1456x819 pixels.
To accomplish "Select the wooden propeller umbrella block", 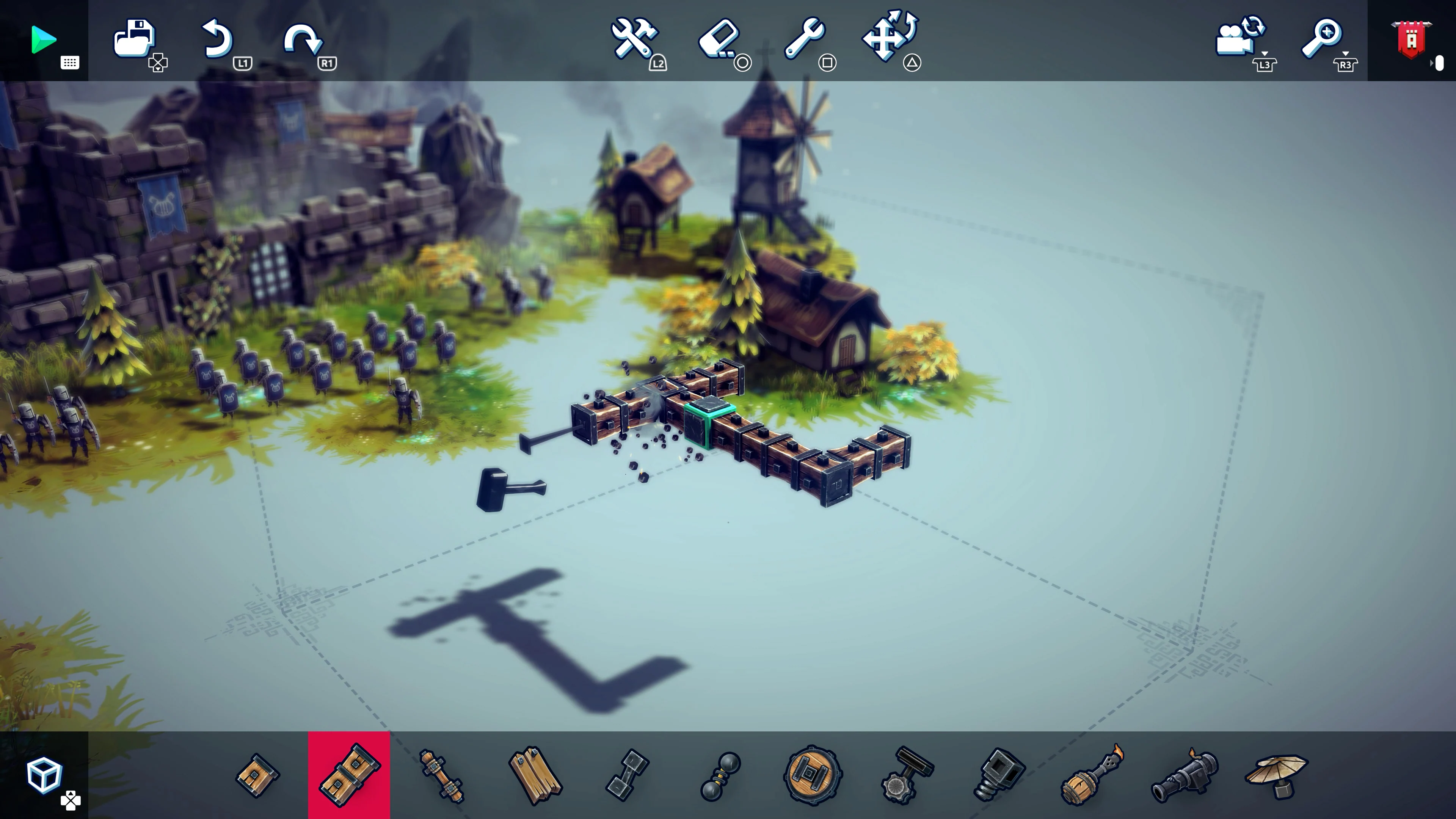I will [1277, 775].
